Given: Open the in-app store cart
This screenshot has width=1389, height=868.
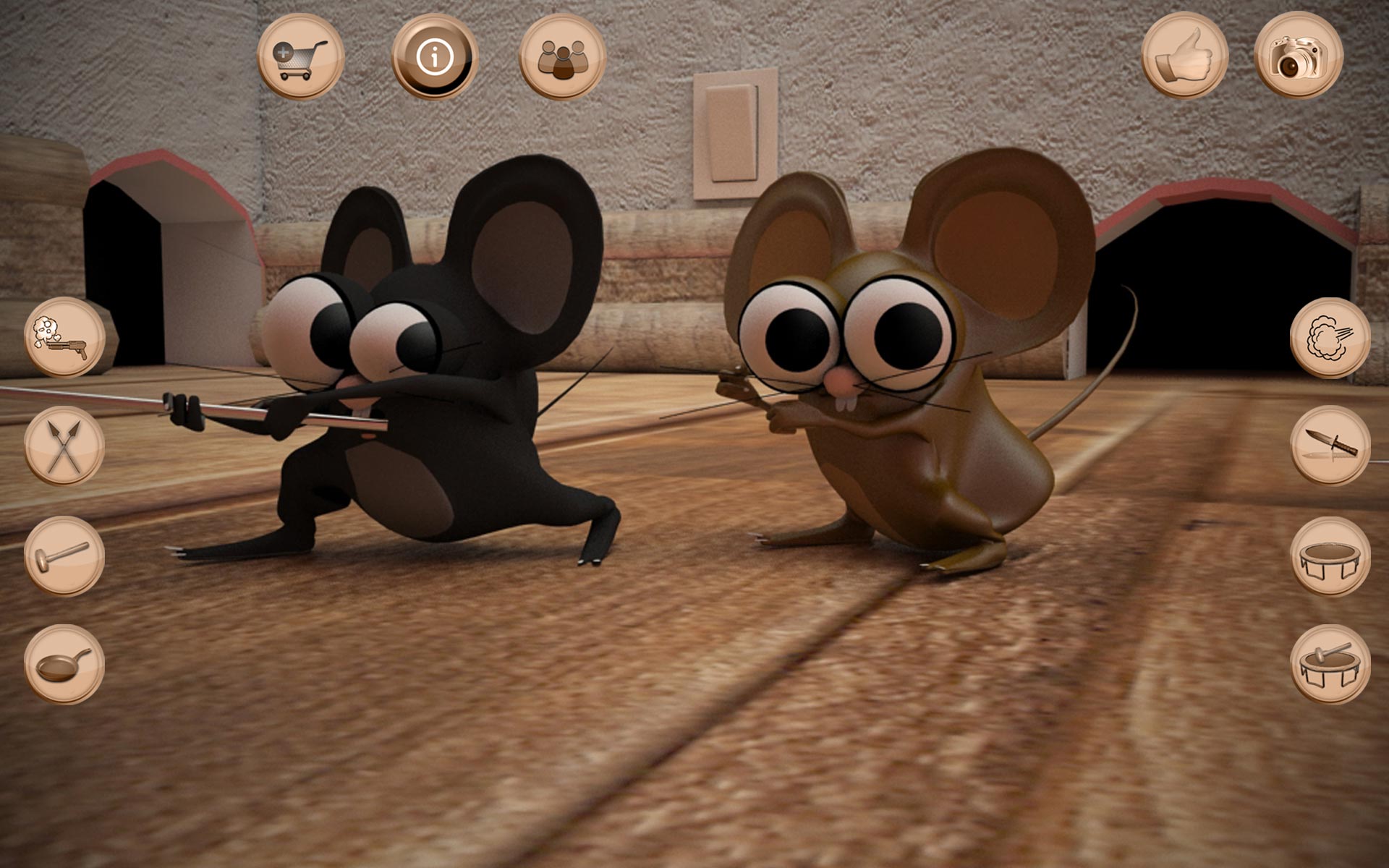Looking at the screenshot, I should 301,56.
